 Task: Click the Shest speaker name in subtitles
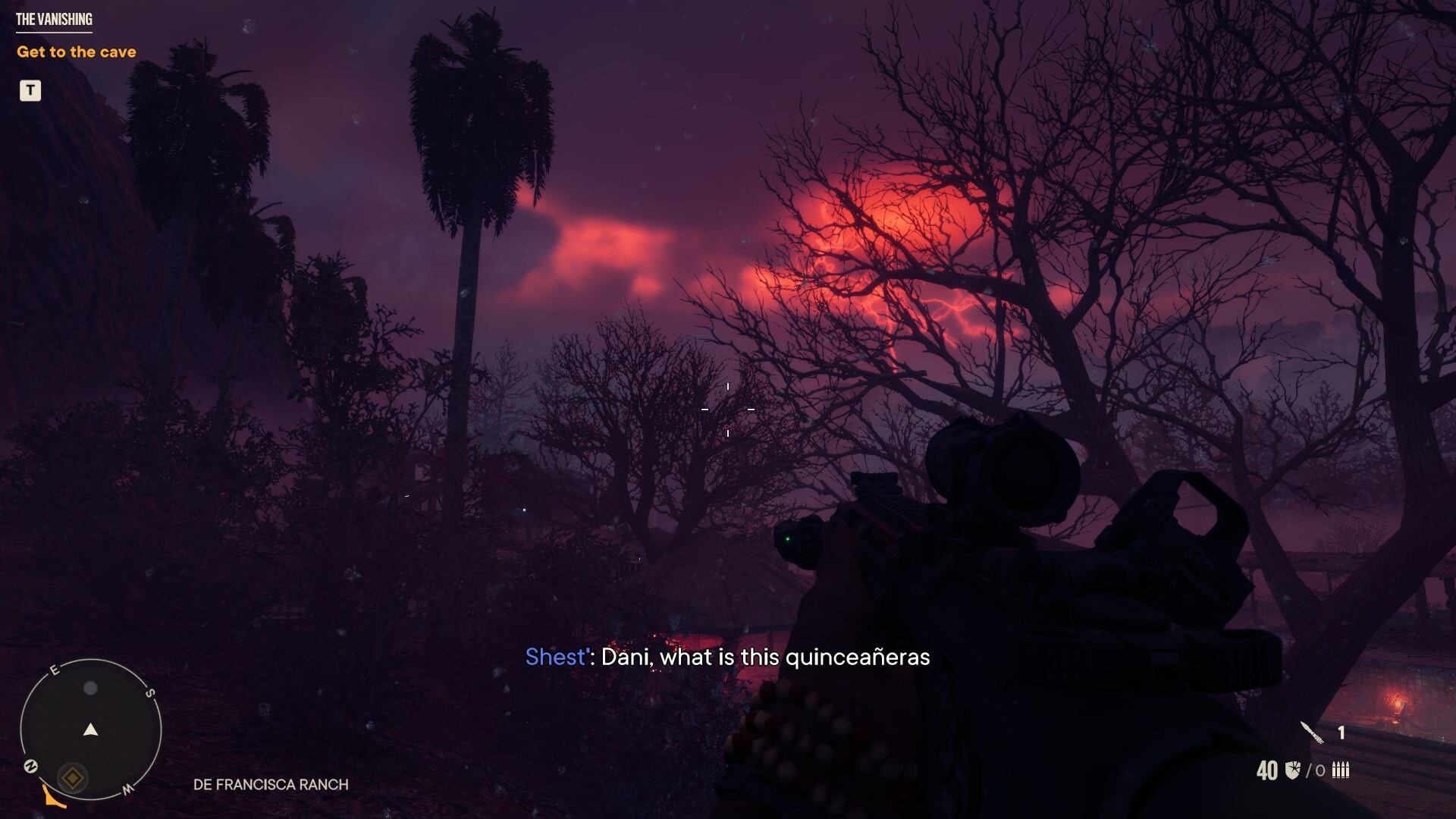554,658
